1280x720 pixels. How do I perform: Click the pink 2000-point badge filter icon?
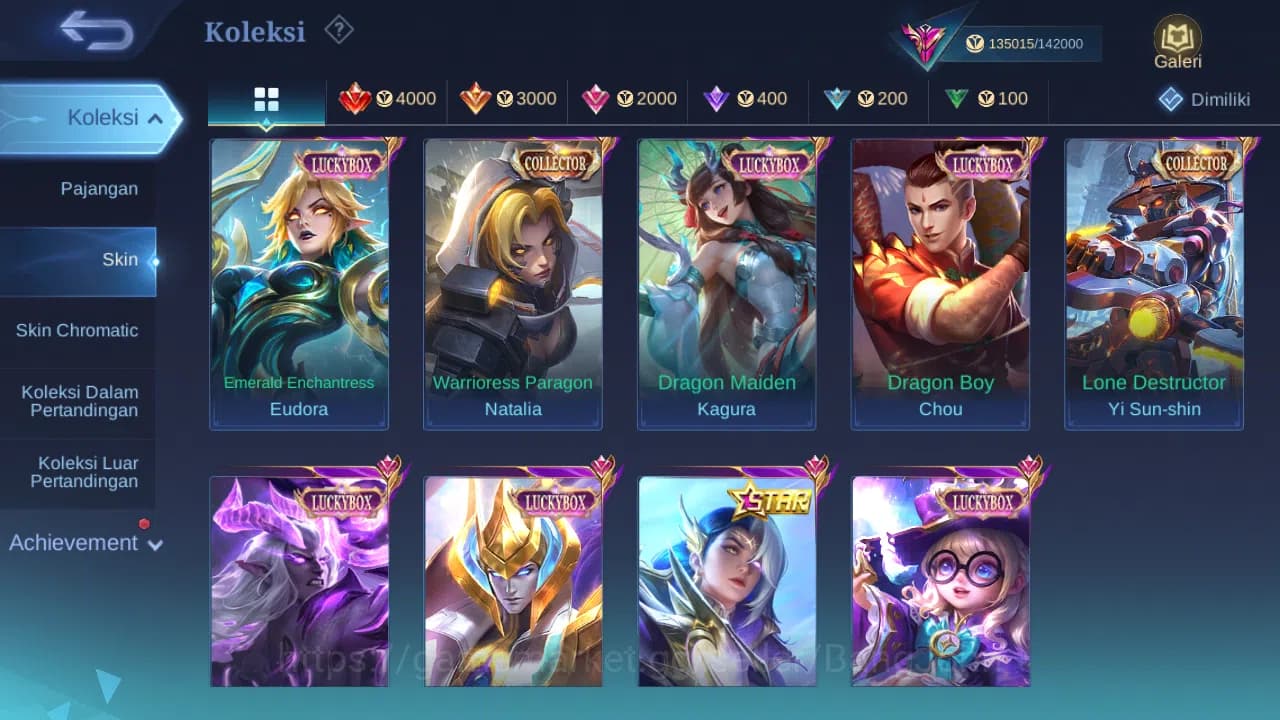pos(594,99)
